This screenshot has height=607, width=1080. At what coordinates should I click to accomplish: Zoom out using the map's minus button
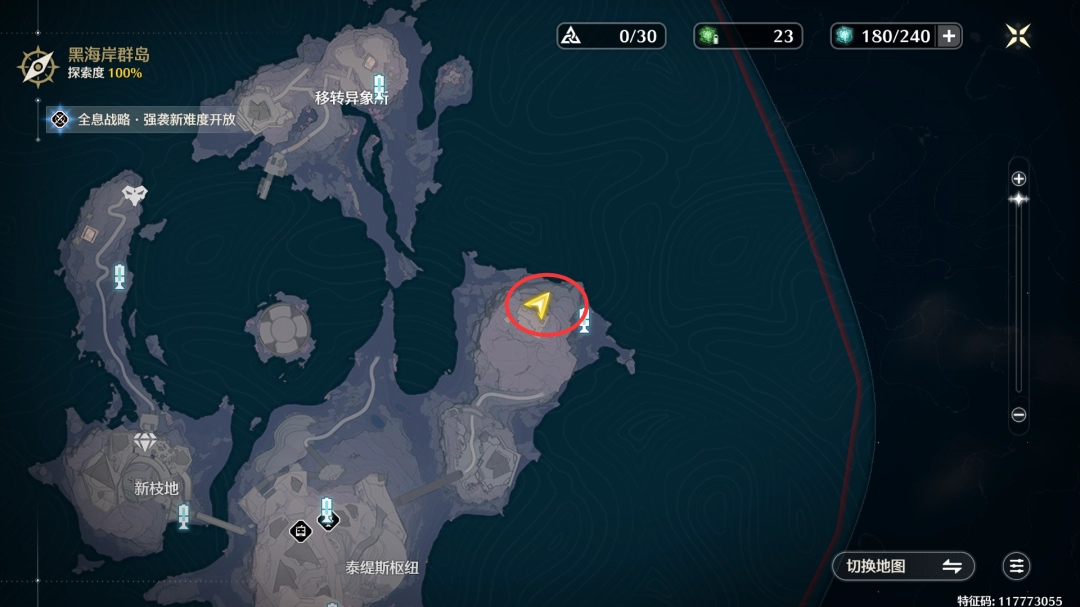[x=1019, y=415]
